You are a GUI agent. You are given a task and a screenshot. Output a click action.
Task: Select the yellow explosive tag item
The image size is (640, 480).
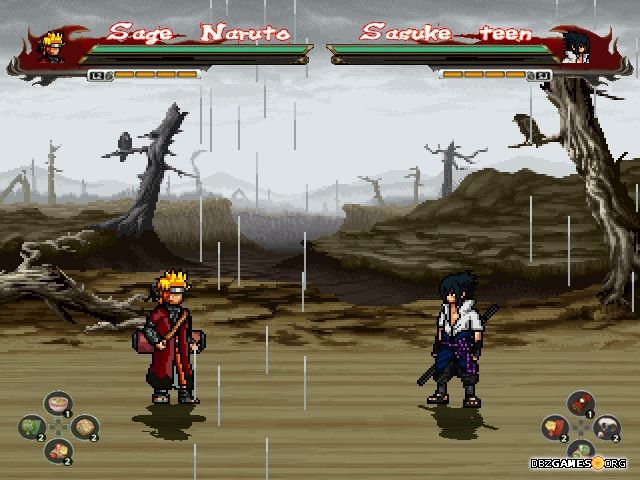tap(553, 428)
